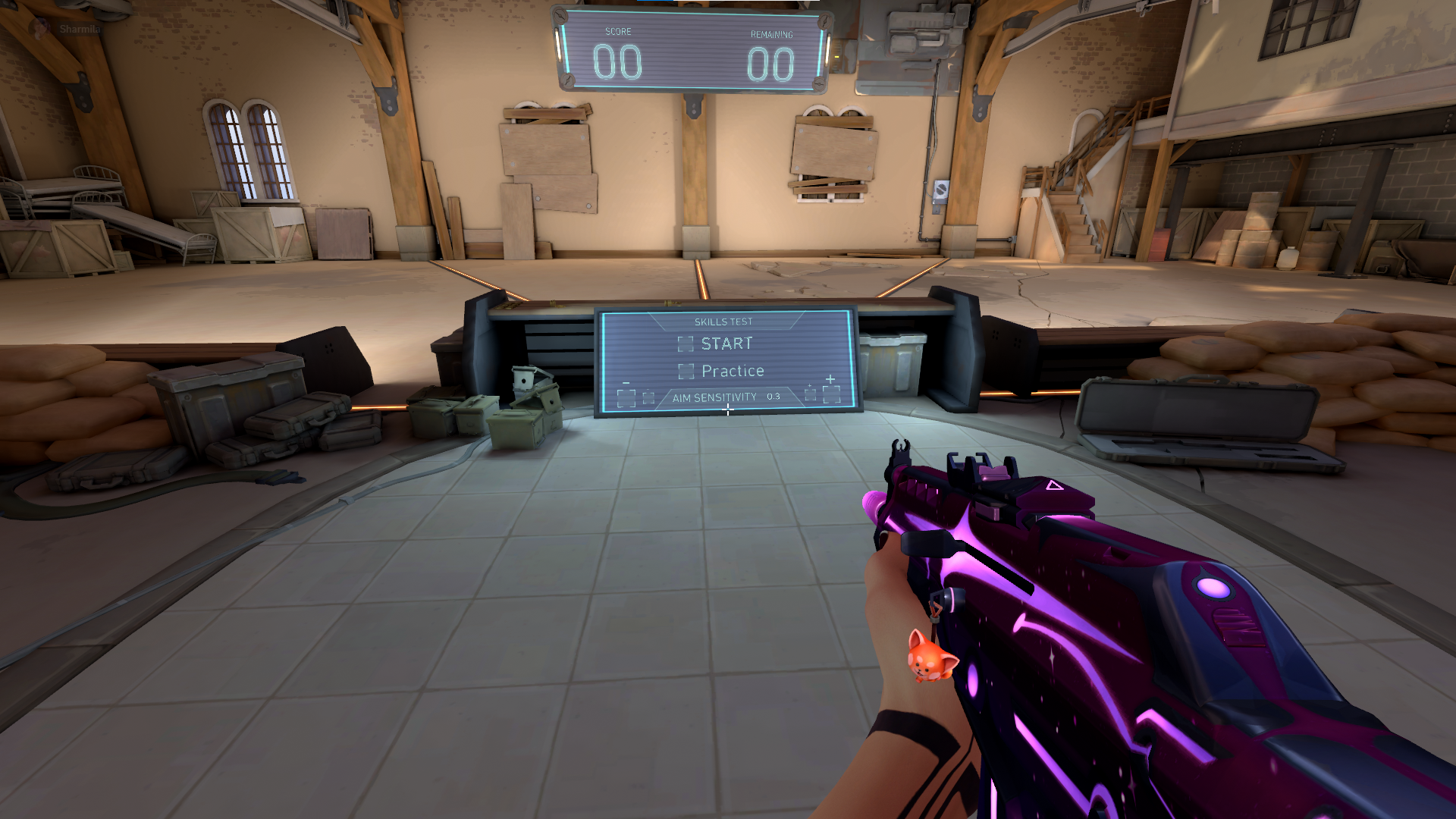Click the minus button to lower aim sensitivity

point(626,396)
